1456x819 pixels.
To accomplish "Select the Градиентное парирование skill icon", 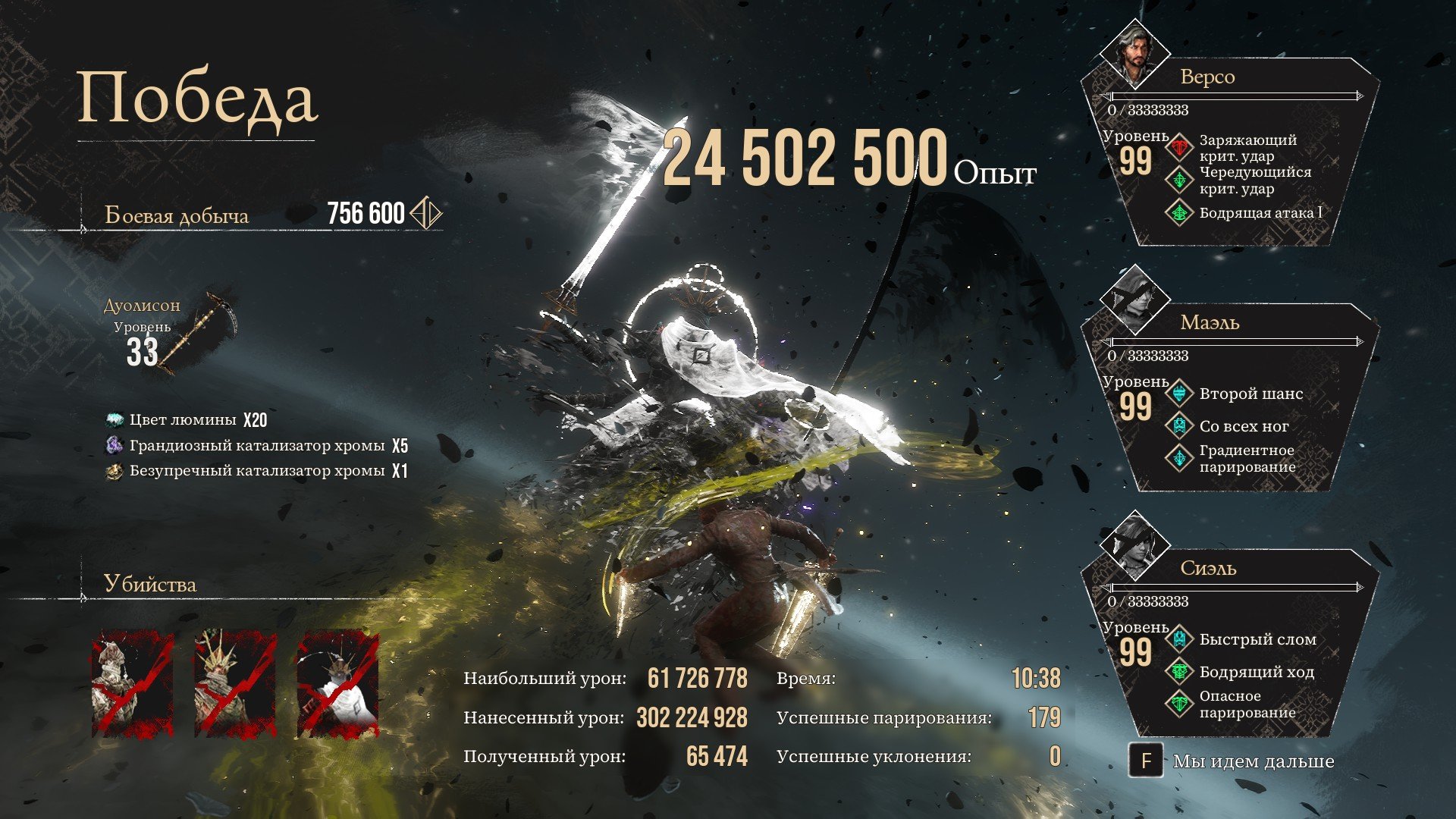I will pos(1179,458).
